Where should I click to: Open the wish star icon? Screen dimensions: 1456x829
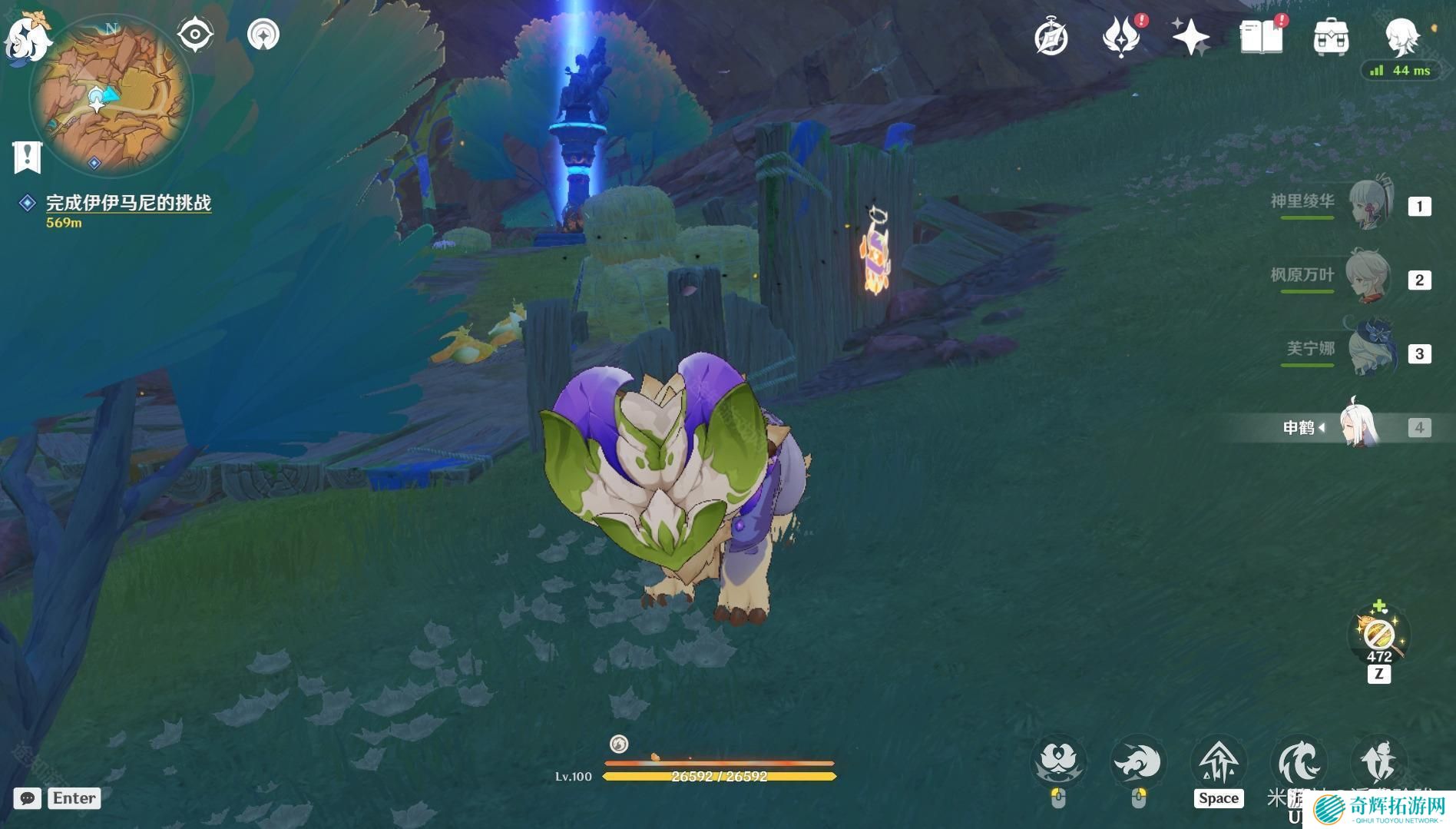click(x=1190, y=37)
